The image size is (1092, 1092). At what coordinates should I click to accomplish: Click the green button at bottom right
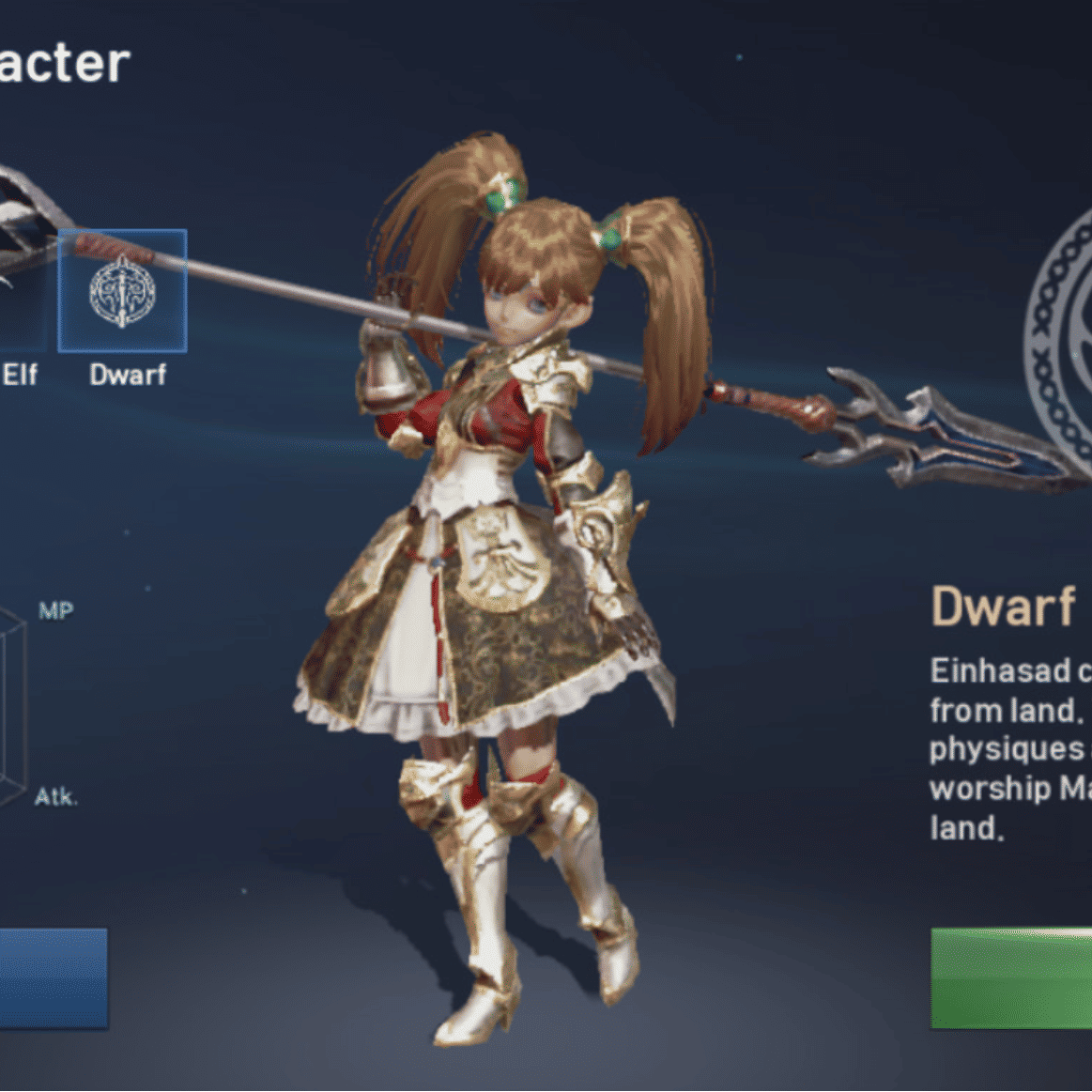1011,978
